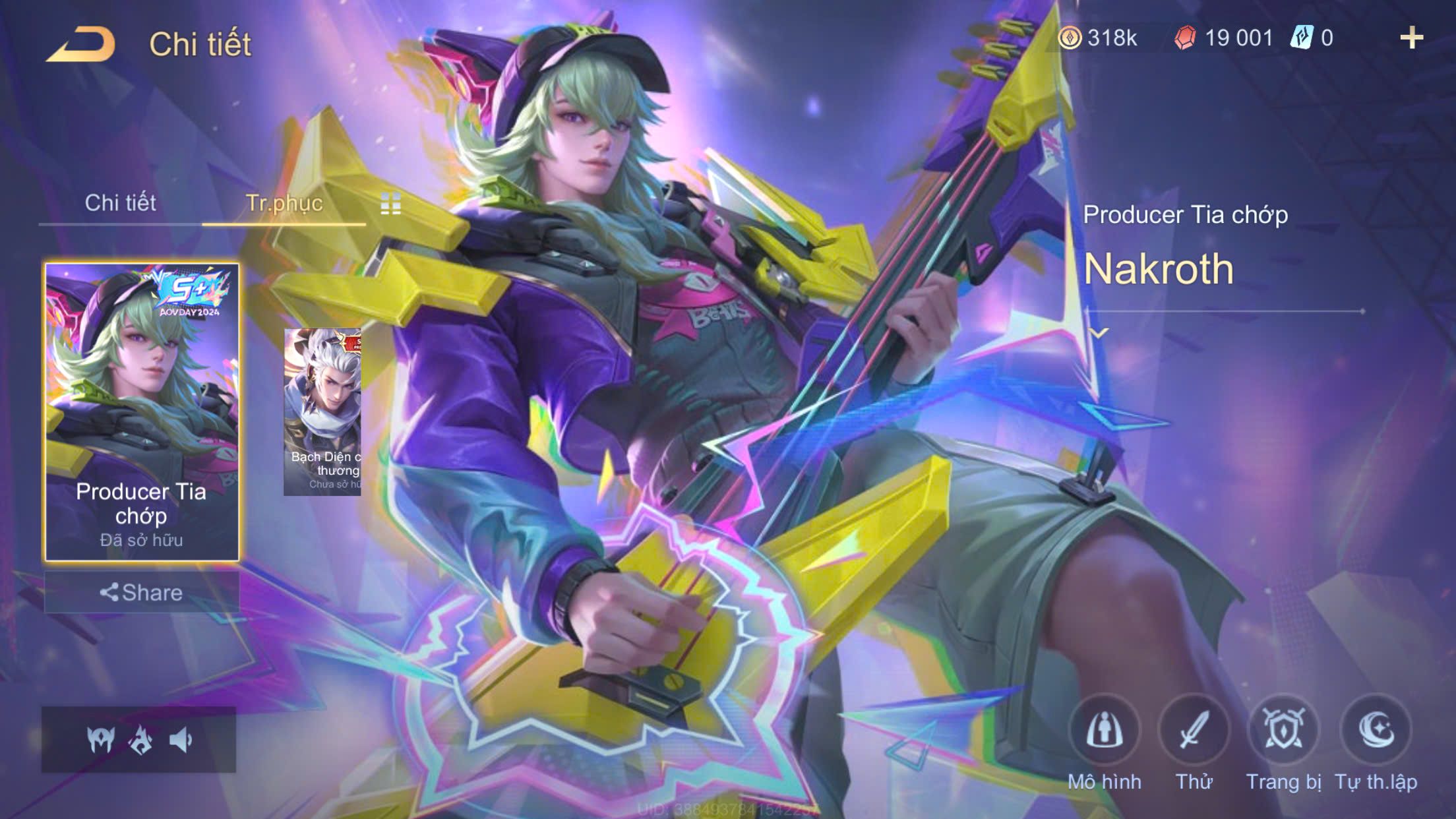Go back using the return arrow

click(x=80, y=44)
